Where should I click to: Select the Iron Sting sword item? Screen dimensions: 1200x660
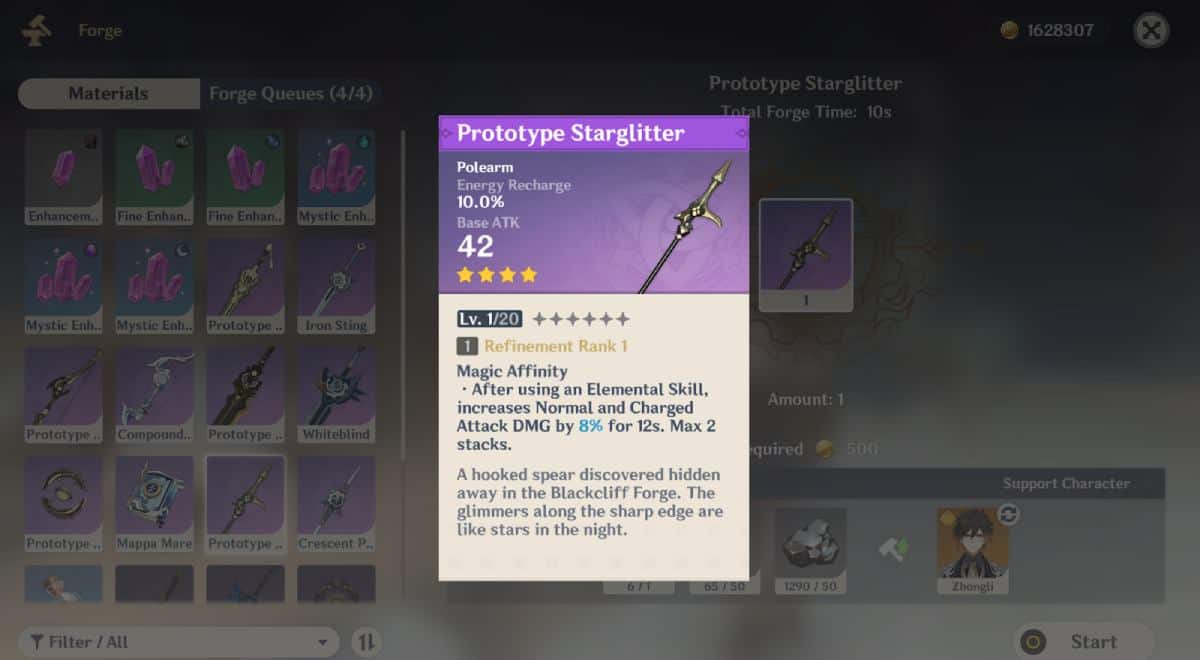coord(336,285)
